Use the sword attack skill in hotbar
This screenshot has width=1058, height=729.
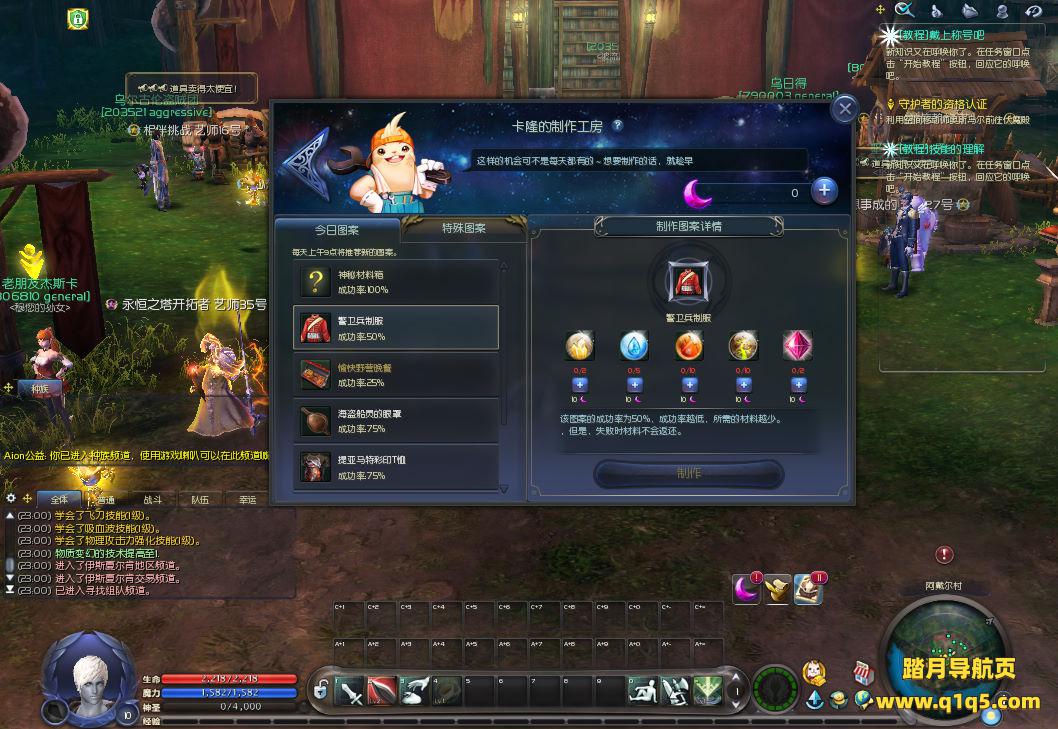click(x=352, y=691)
